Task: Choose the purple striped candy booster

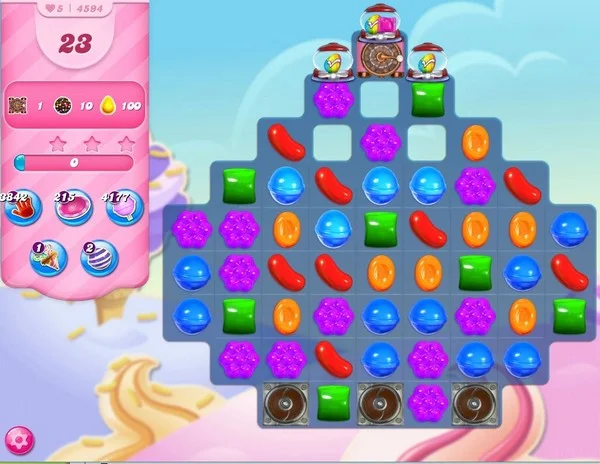Action: pyautogui.click(x=99, y=257)
